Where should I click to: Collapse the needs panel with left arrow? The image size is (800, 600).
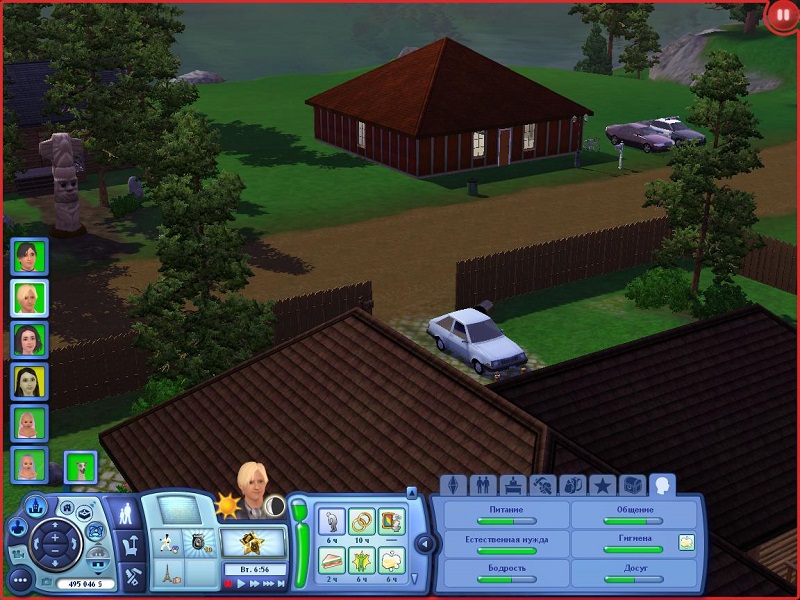pos(424,544)
